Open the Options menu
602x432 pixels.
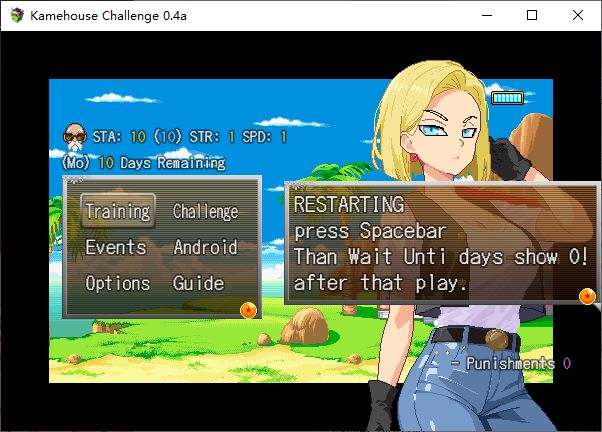117,283
